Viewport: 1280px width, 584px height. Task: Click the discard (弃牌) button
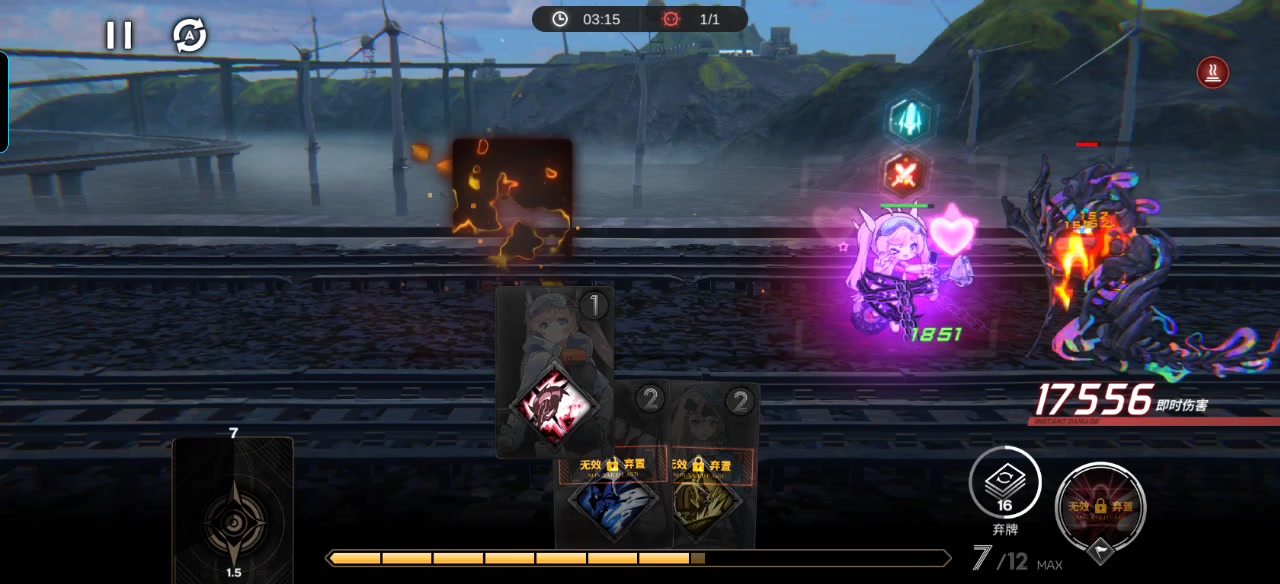(x=1004, y=490)
